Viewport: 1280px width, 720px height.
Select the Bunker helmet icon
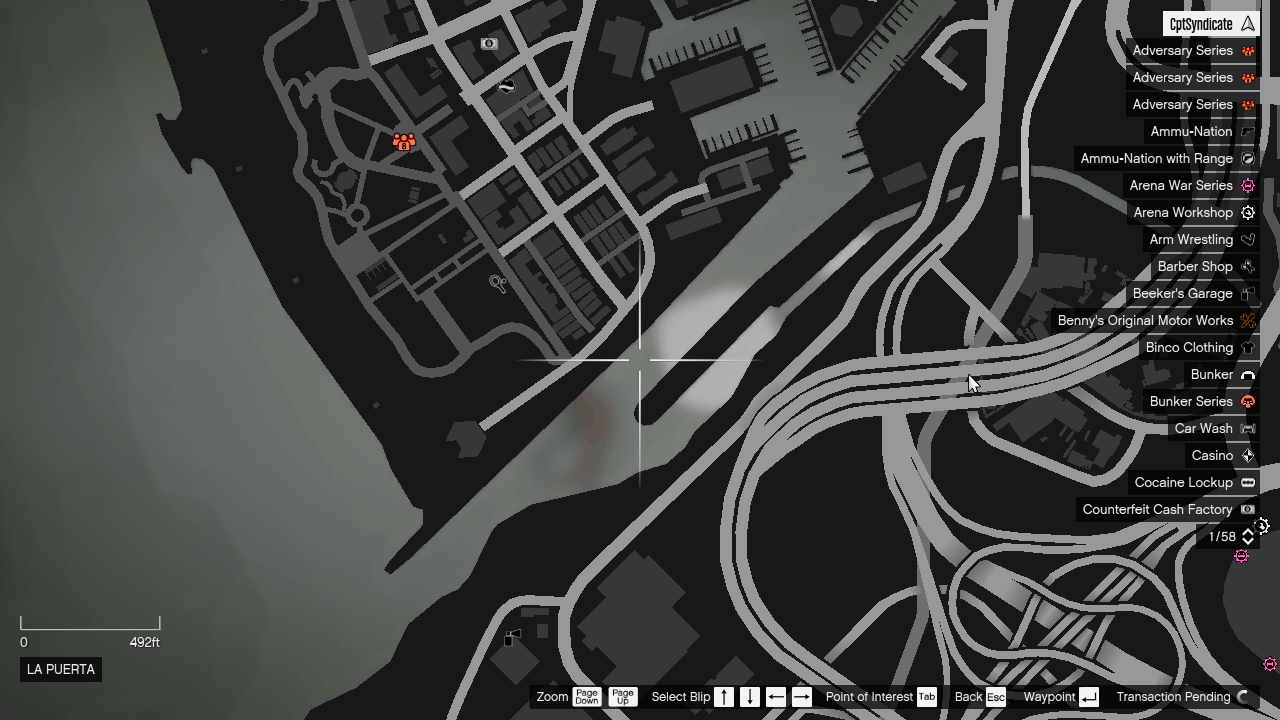(1247, 374)
